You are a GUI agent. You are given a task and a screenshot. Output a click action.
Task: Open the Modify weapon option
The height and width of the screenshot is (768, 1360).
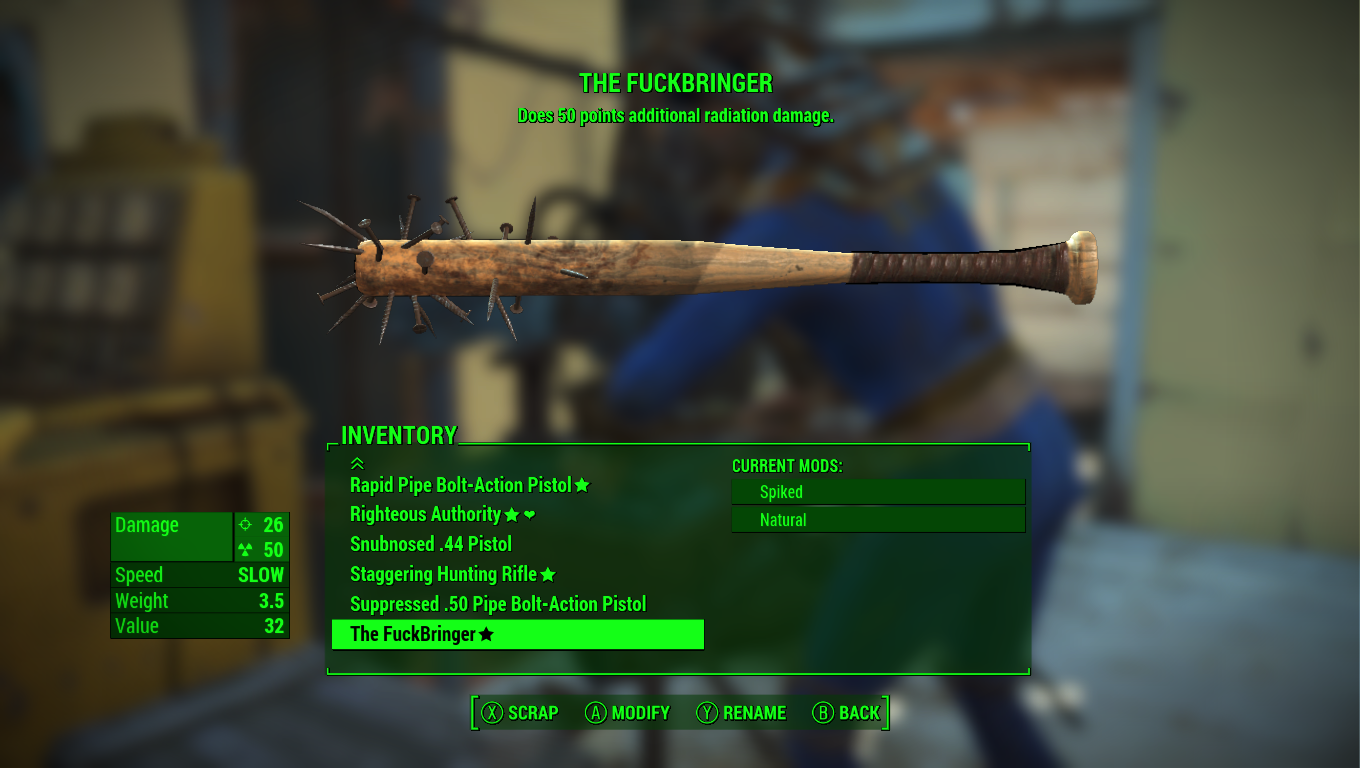pos(627,713)
